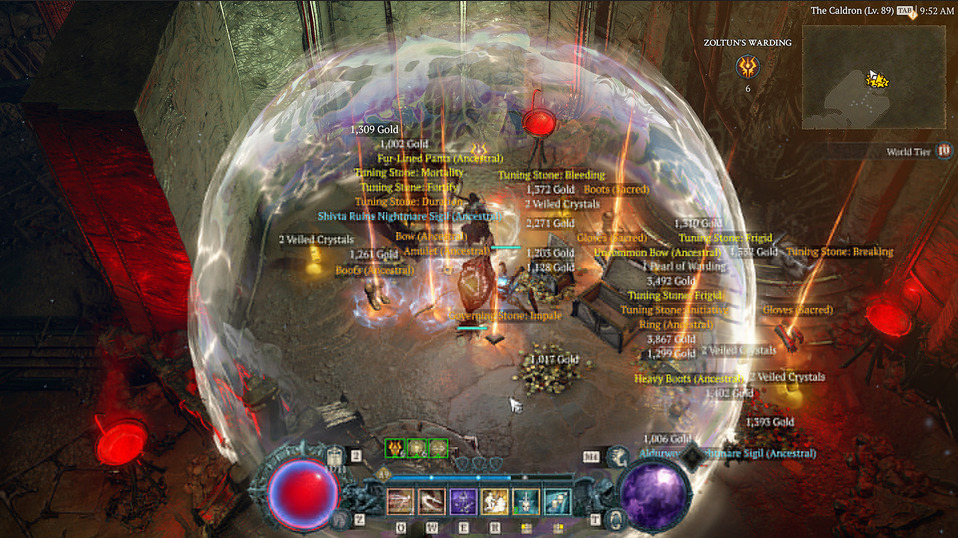The image size is (958, 538).
Task: Activate the skill slot bound to Q
Action: click(401, 501)
